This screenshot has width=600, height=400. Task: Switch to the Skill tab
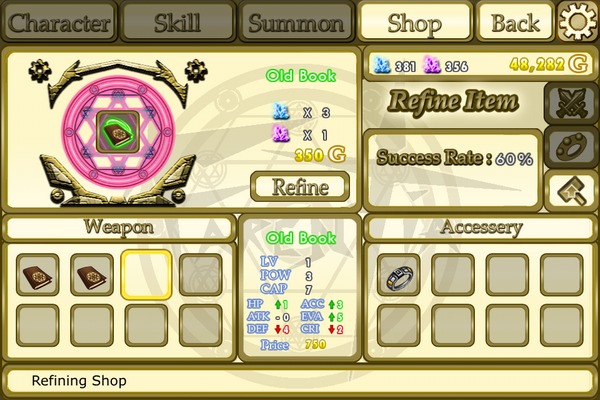179,22
